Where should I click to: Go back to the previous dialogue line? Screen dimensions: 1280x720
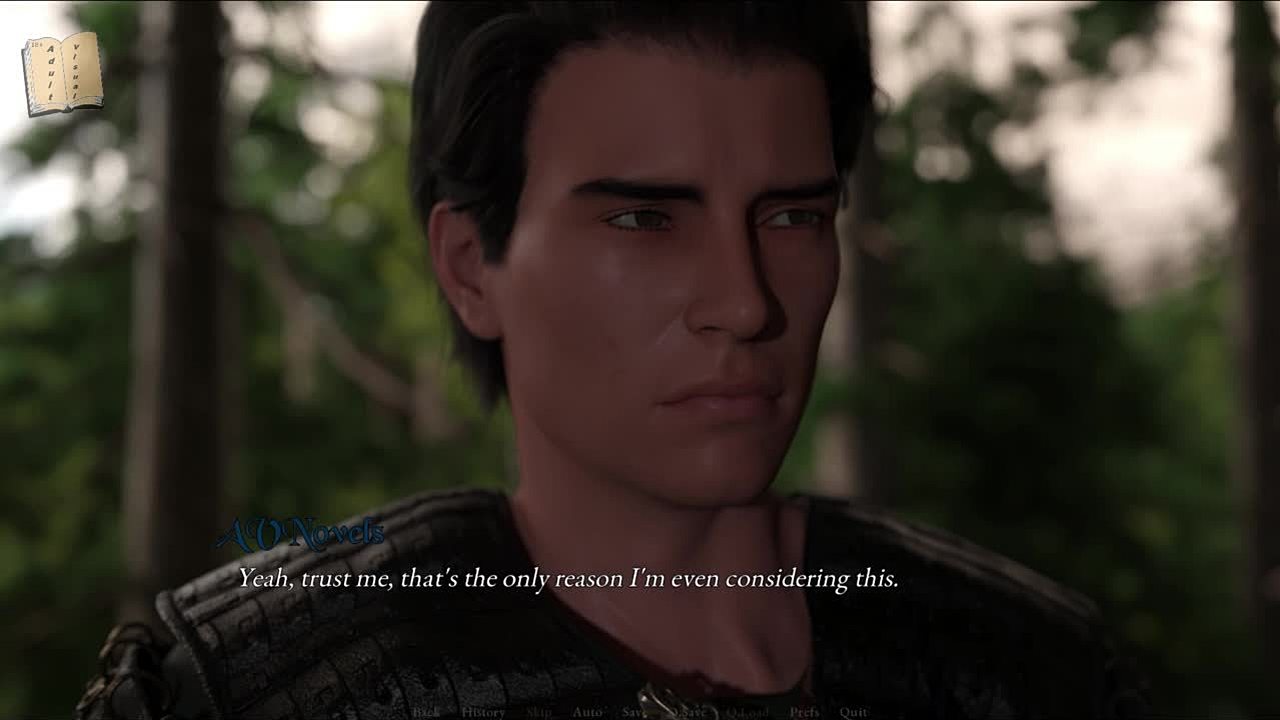[426, 712]
